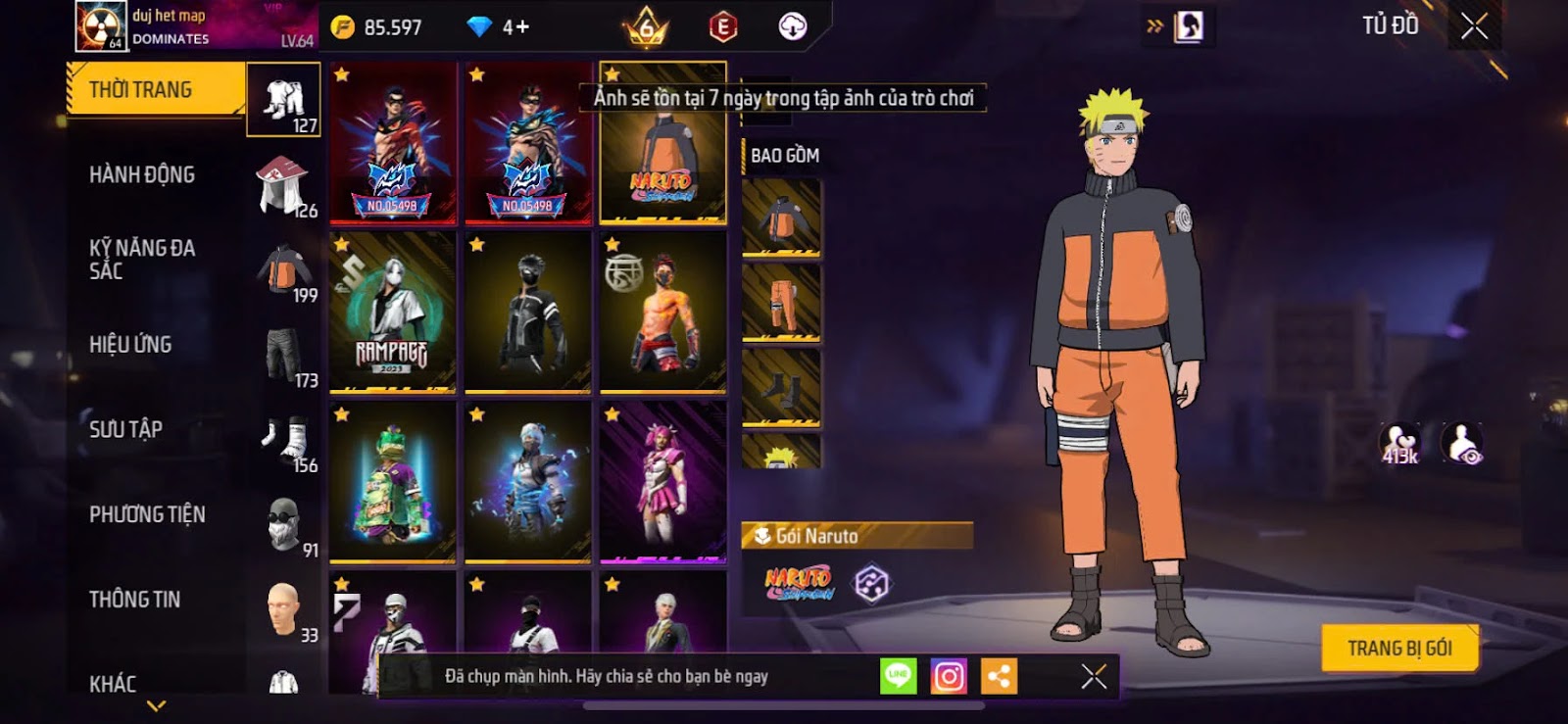Open the orange share icon options
This screenshot has height=724, width=1568.
[x=999, y=676]
